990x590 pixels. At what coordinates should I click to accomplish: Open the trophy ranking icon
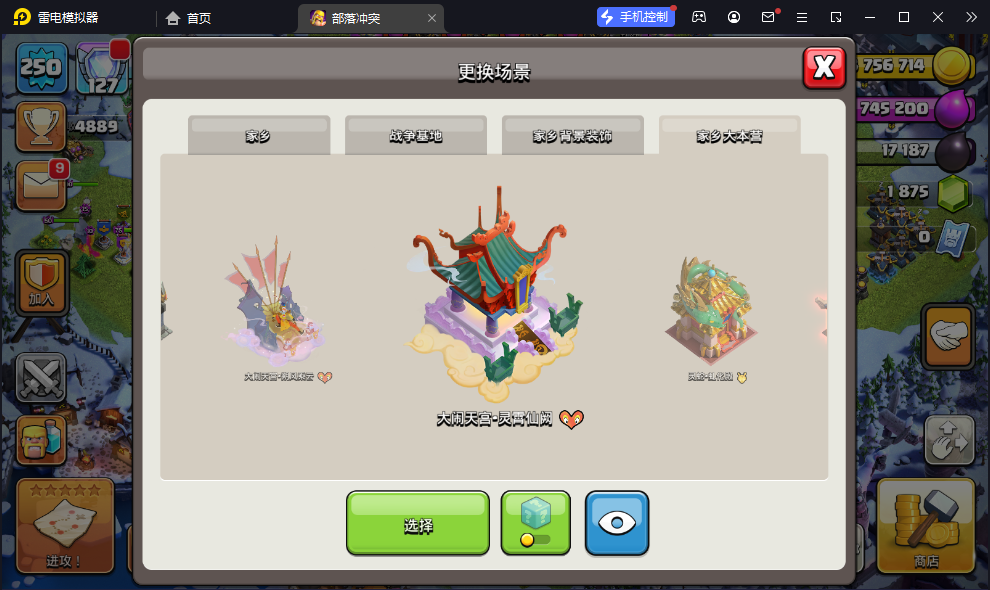click(41, 126)
